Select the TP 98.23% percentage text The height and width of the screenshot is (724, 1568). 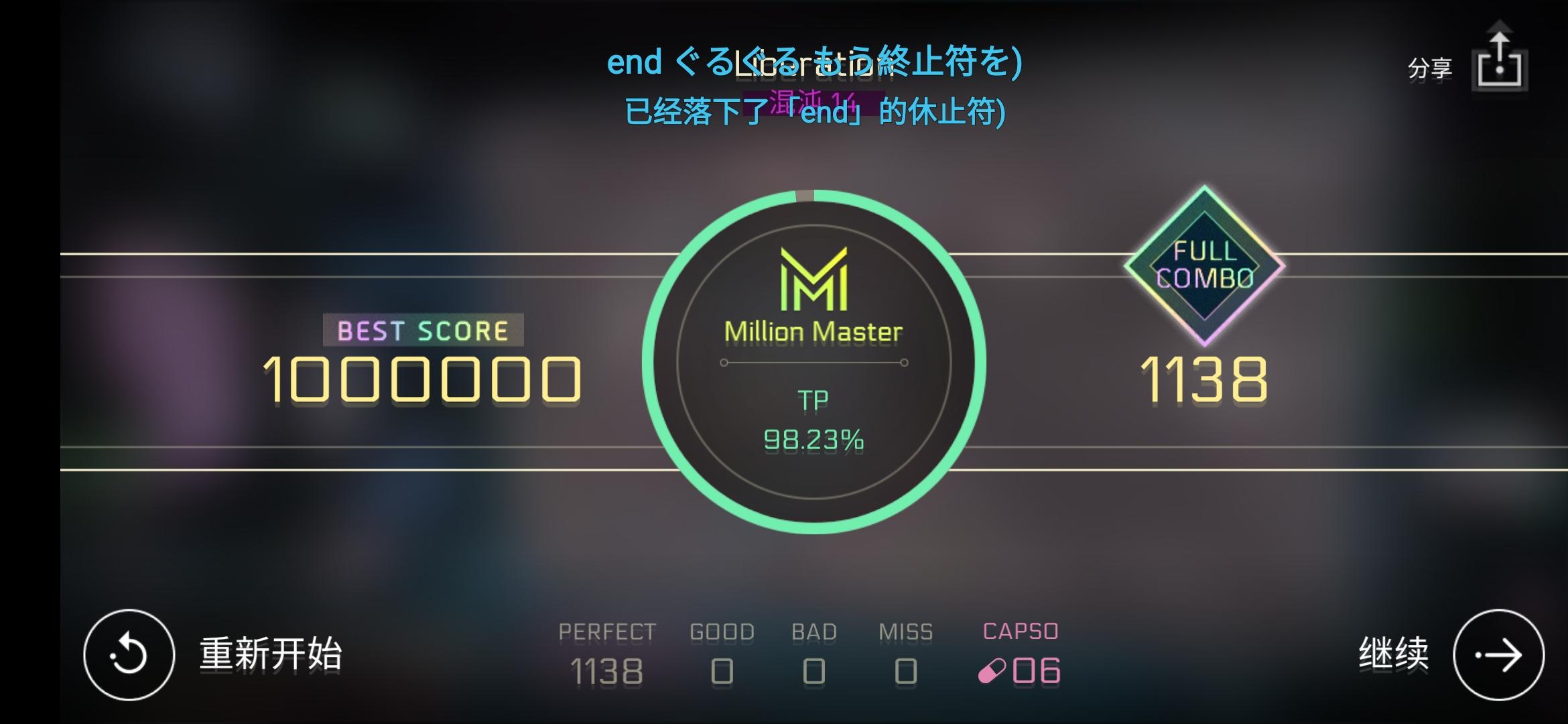click(x=814, y=439)
